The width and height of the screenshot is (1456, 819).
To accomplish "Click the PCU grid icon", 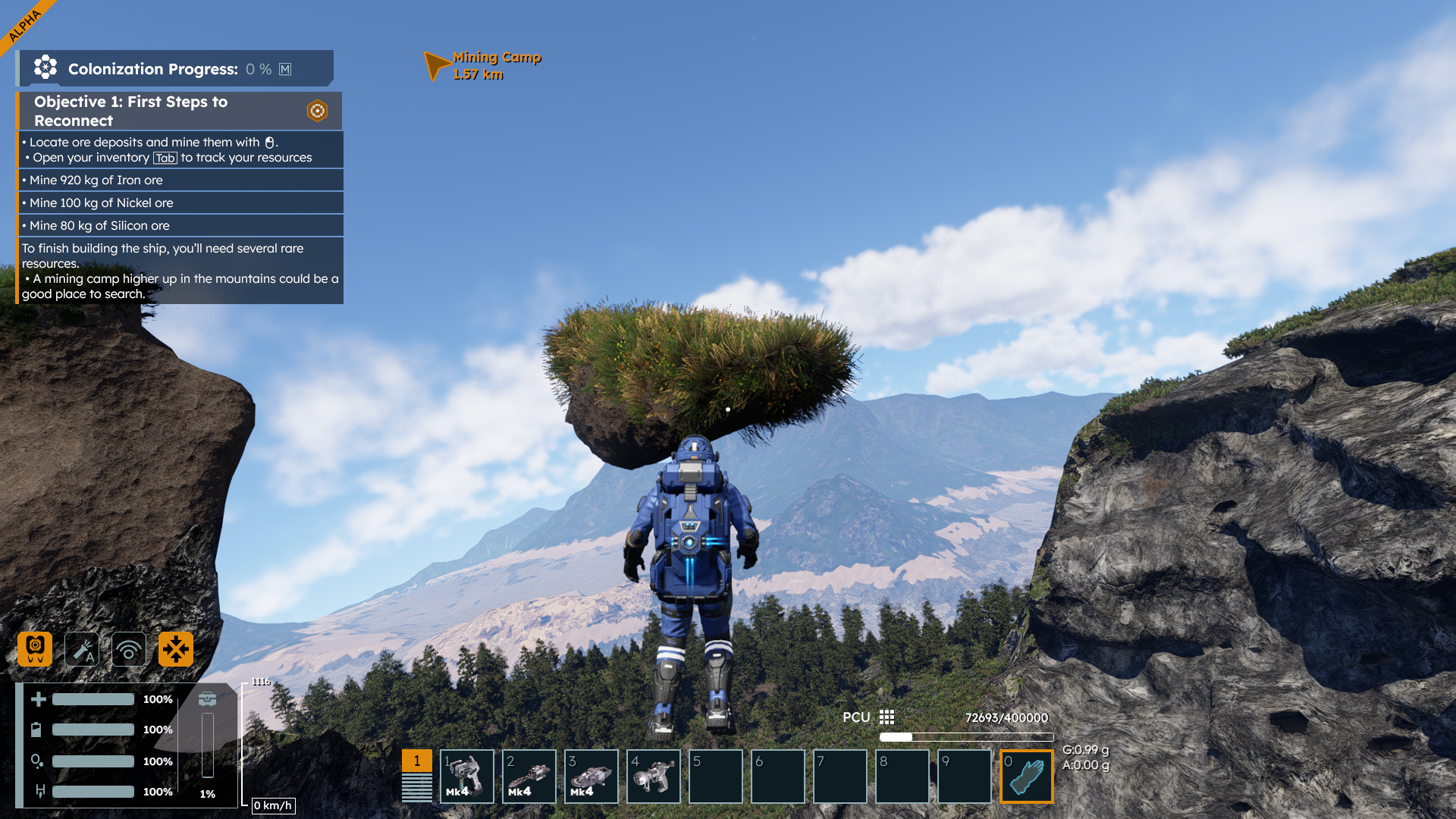I will click(x=886, y=717).
